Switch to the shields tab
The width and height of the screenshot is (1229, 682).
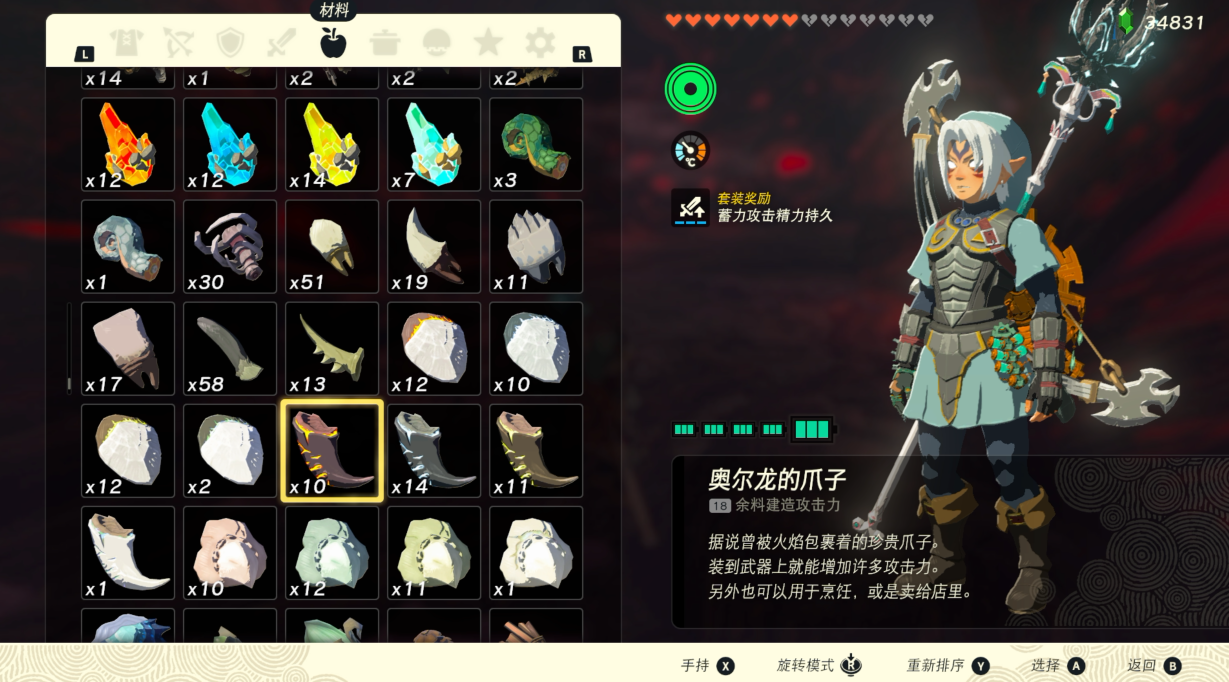tap(230, 42)
